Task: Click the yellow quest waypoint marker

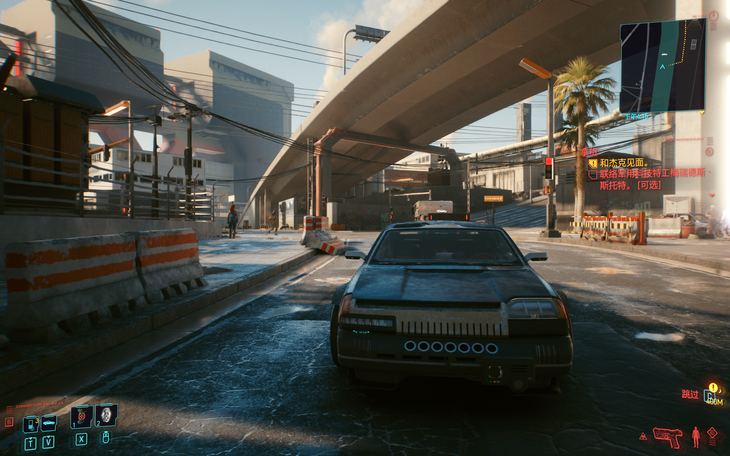Action: point(713,388)
